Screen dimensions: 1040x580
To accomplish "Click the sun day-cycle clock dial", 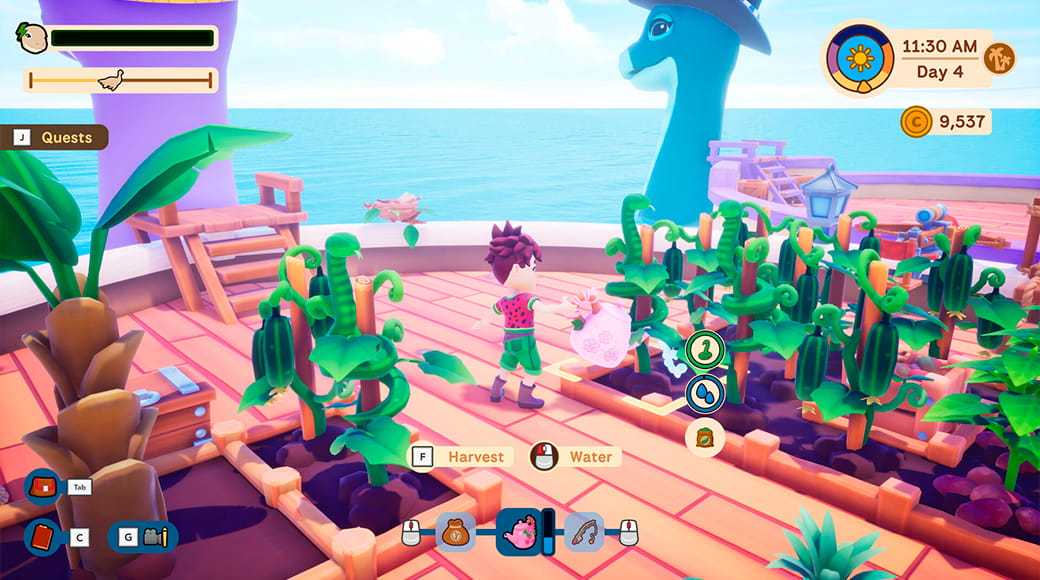I will (x=859, y=58).
